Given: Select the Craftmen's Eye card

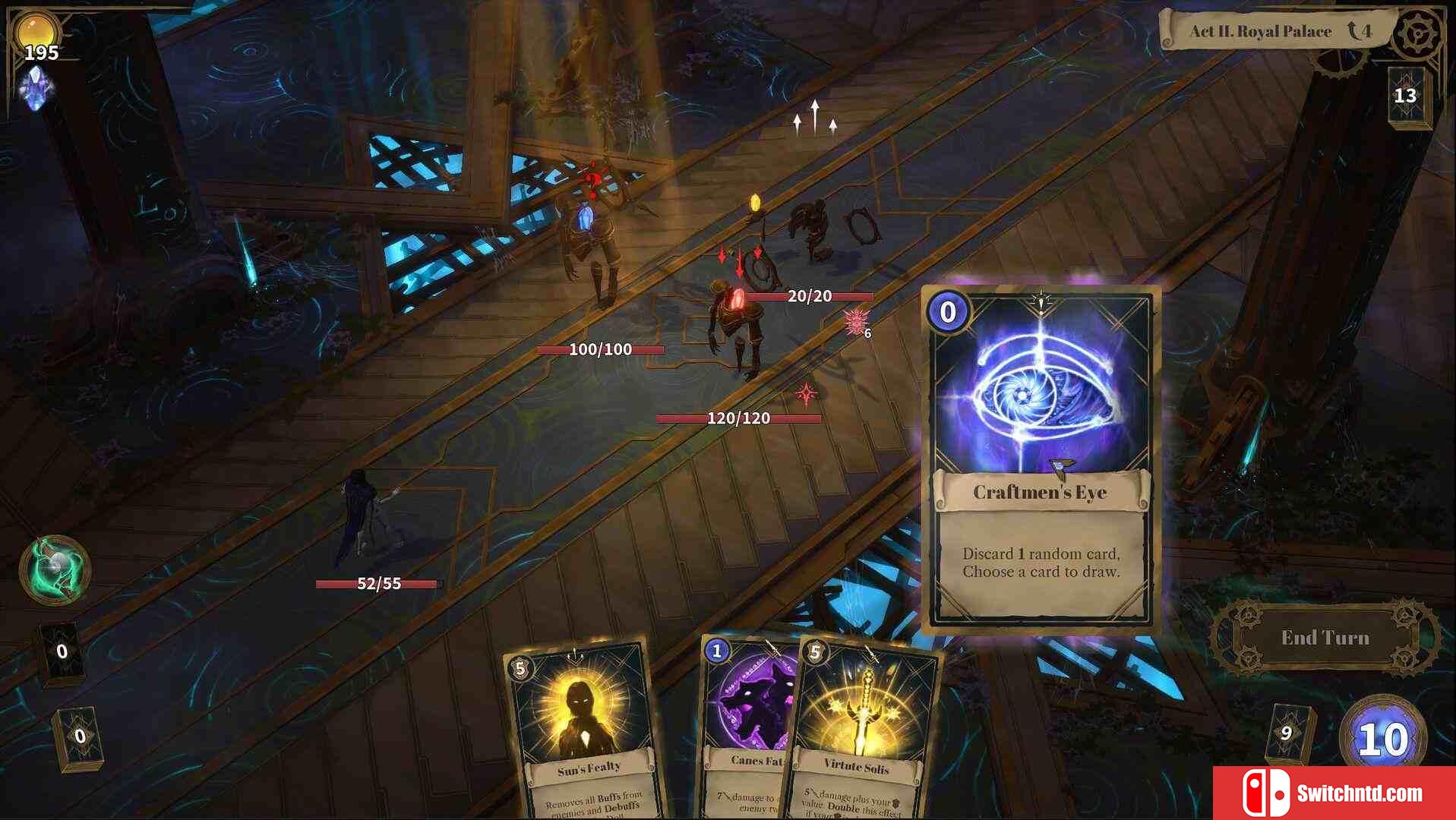Looking at the screenshot, I should pos(1041,459).
